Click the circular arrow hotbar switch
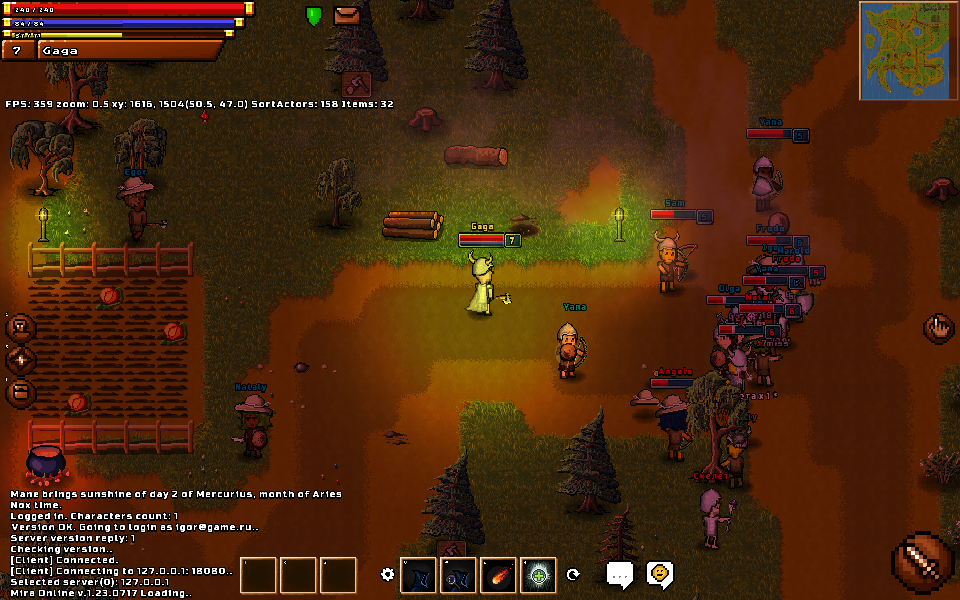Image resolution: width=960 pixels, height=600 pixels. point(573,575)
